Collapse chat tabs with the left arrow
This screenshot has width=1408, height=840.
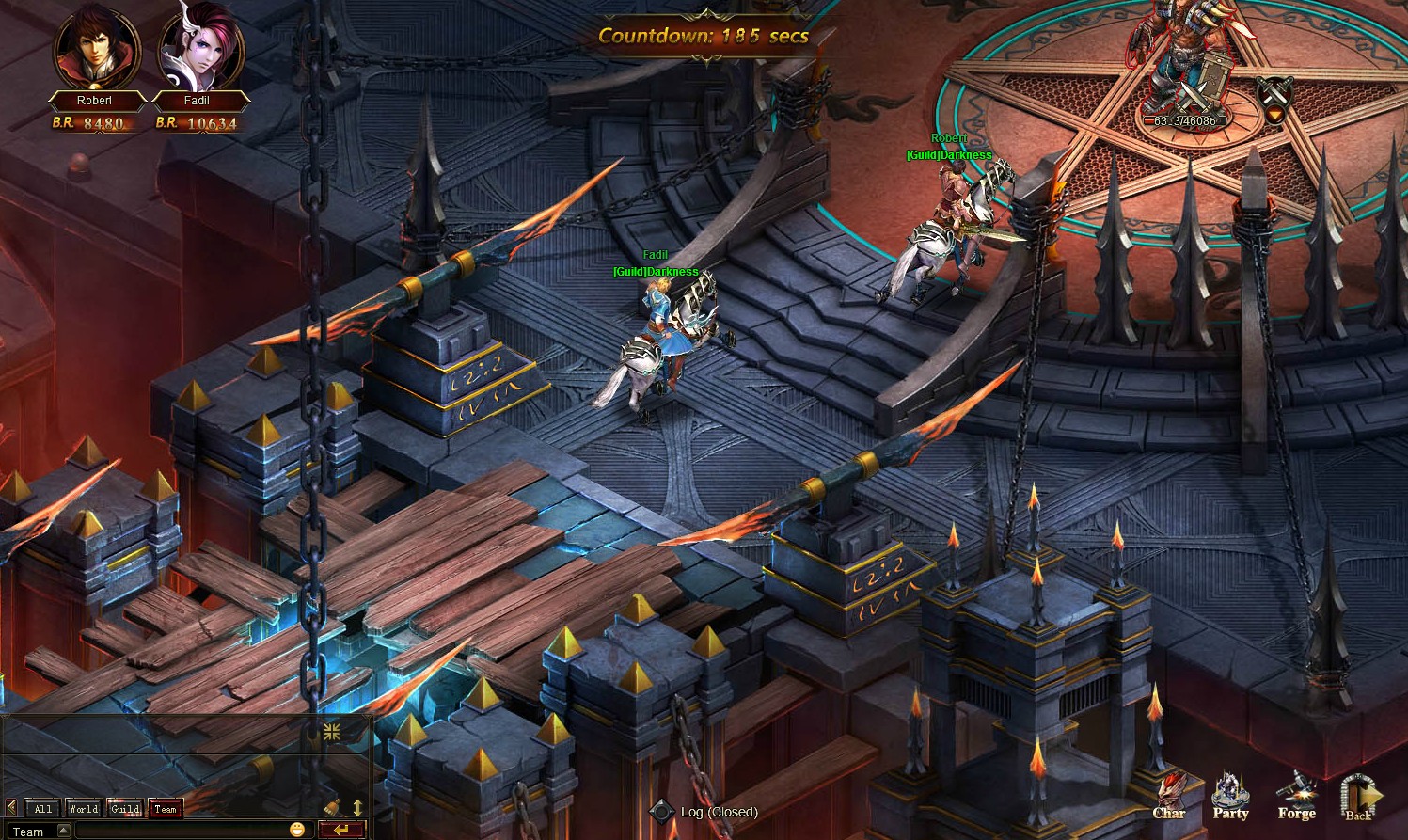pyautogui.click(x=11, y=807)
